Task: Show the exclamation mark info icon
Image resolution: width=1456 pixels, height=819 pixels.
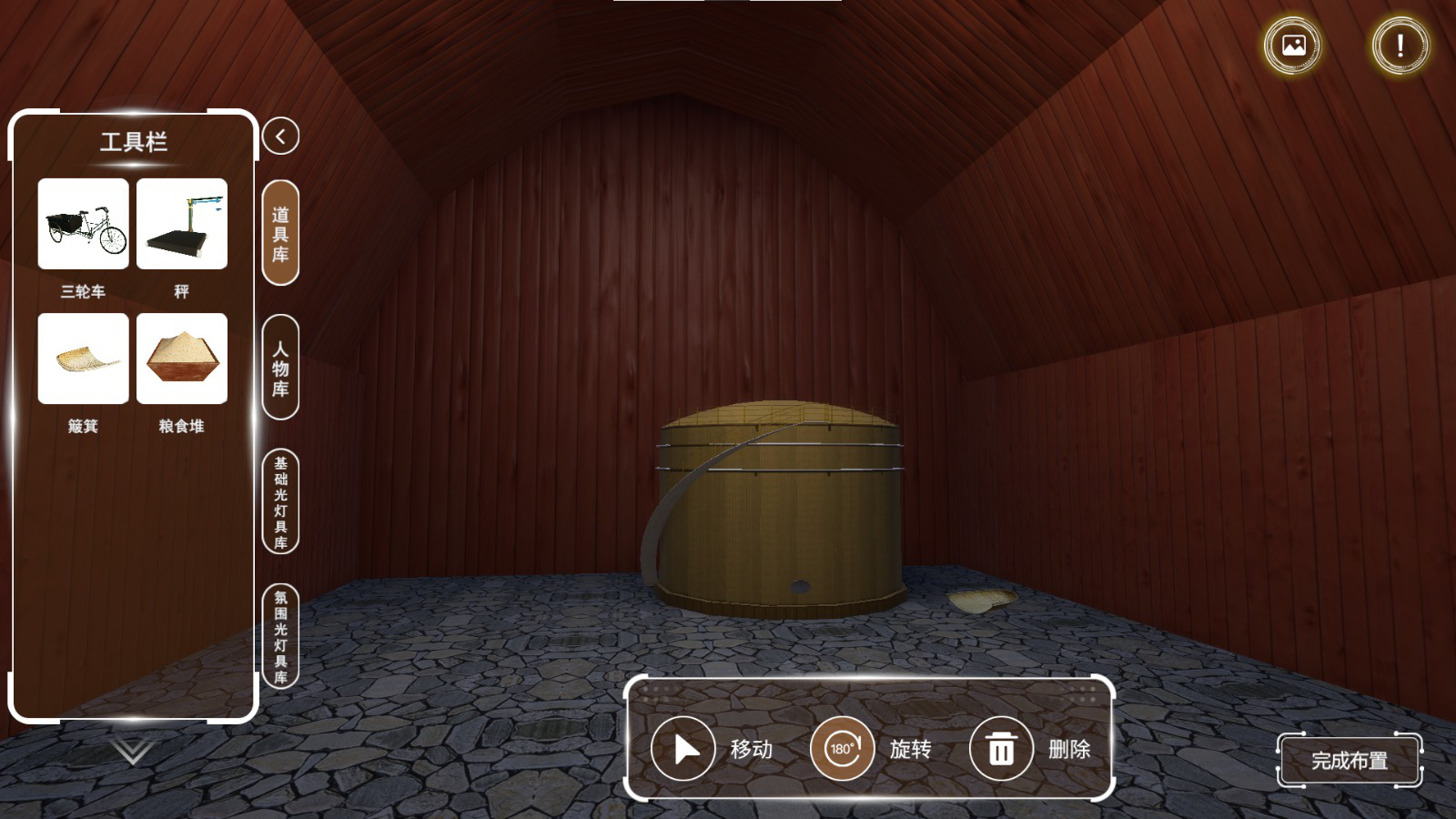Action: [1400, 45]
